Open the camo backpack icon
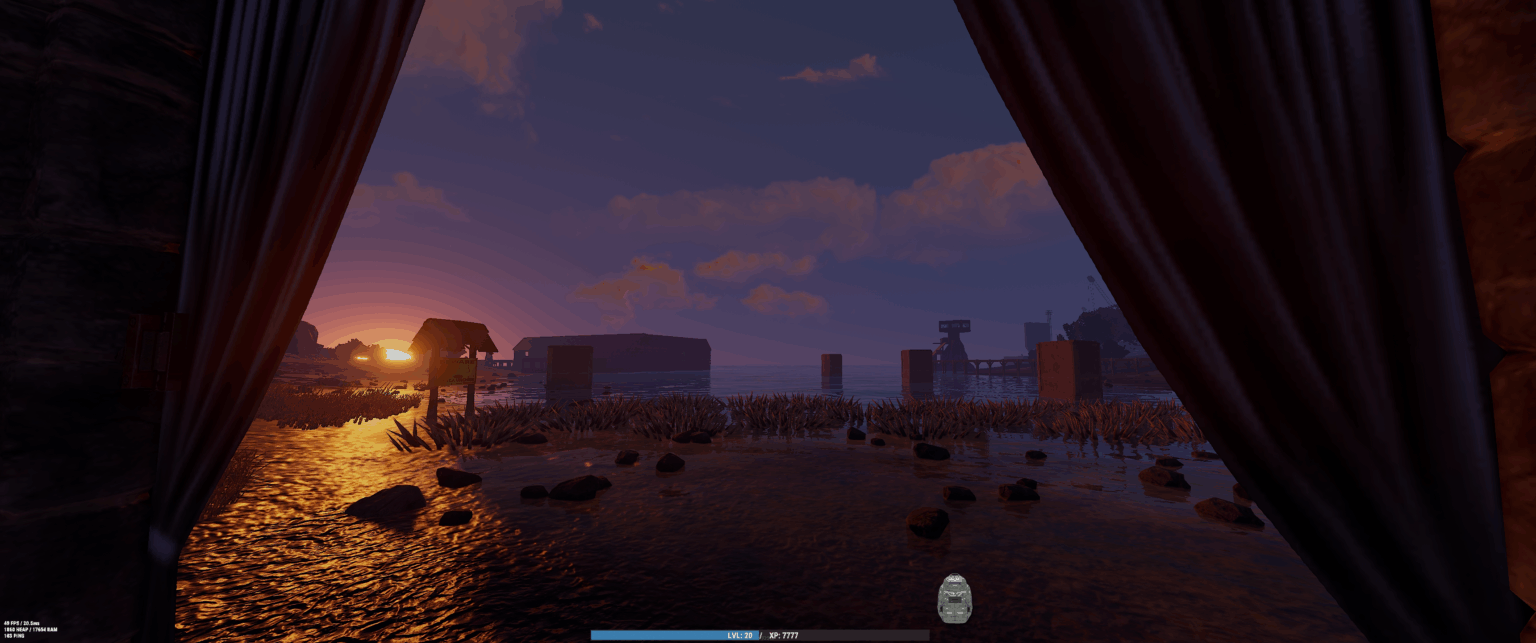Image resolution: width=1536 pixels, height=643 pixels. pos(954,598)
